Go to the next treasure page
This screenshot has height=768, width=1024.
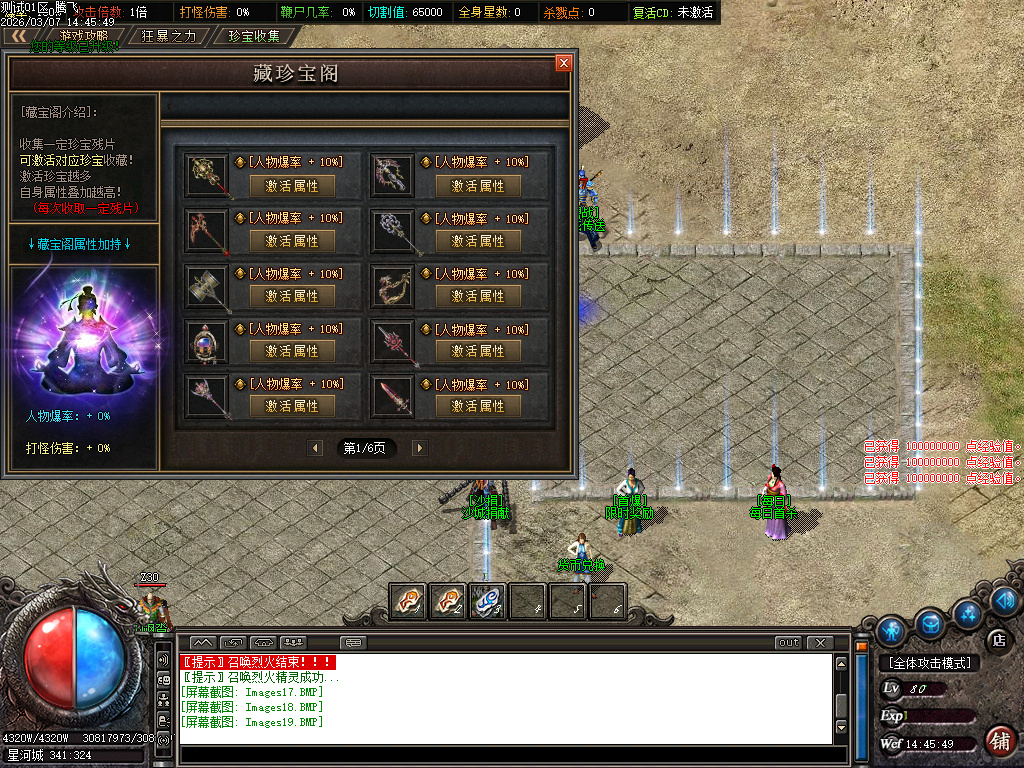pos(418,448)
